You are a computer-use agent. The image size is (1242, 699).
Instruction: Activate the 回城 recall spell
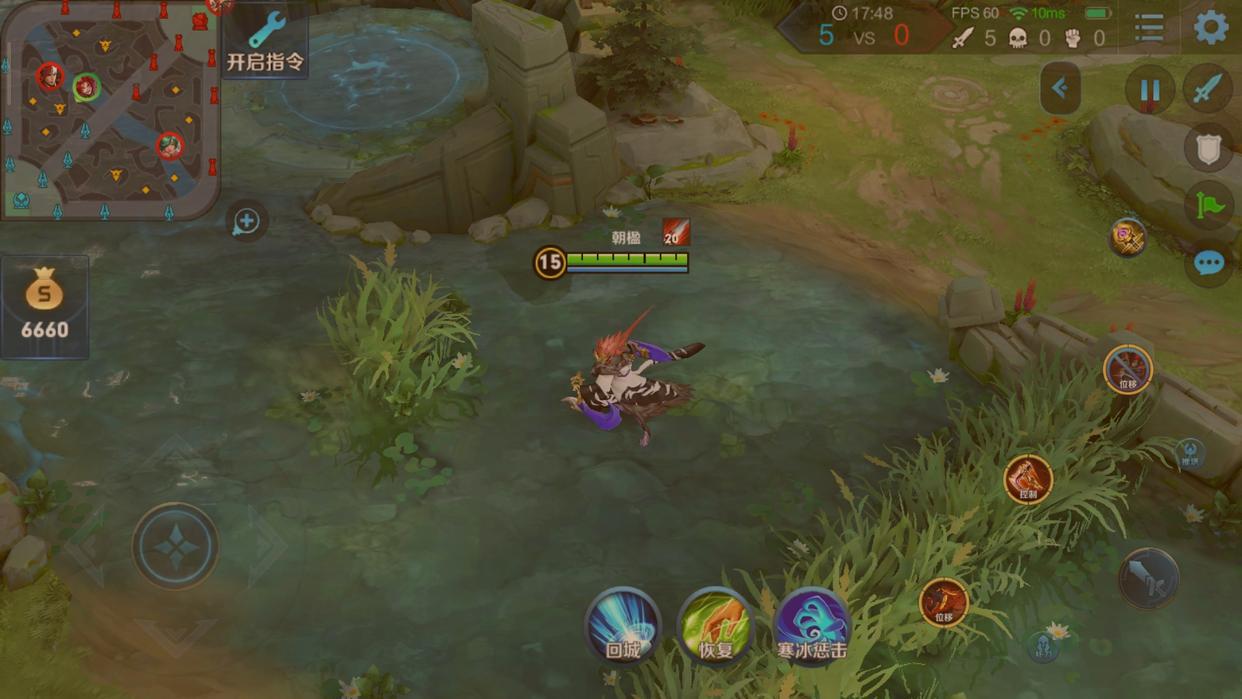click(x=622, y=626)
